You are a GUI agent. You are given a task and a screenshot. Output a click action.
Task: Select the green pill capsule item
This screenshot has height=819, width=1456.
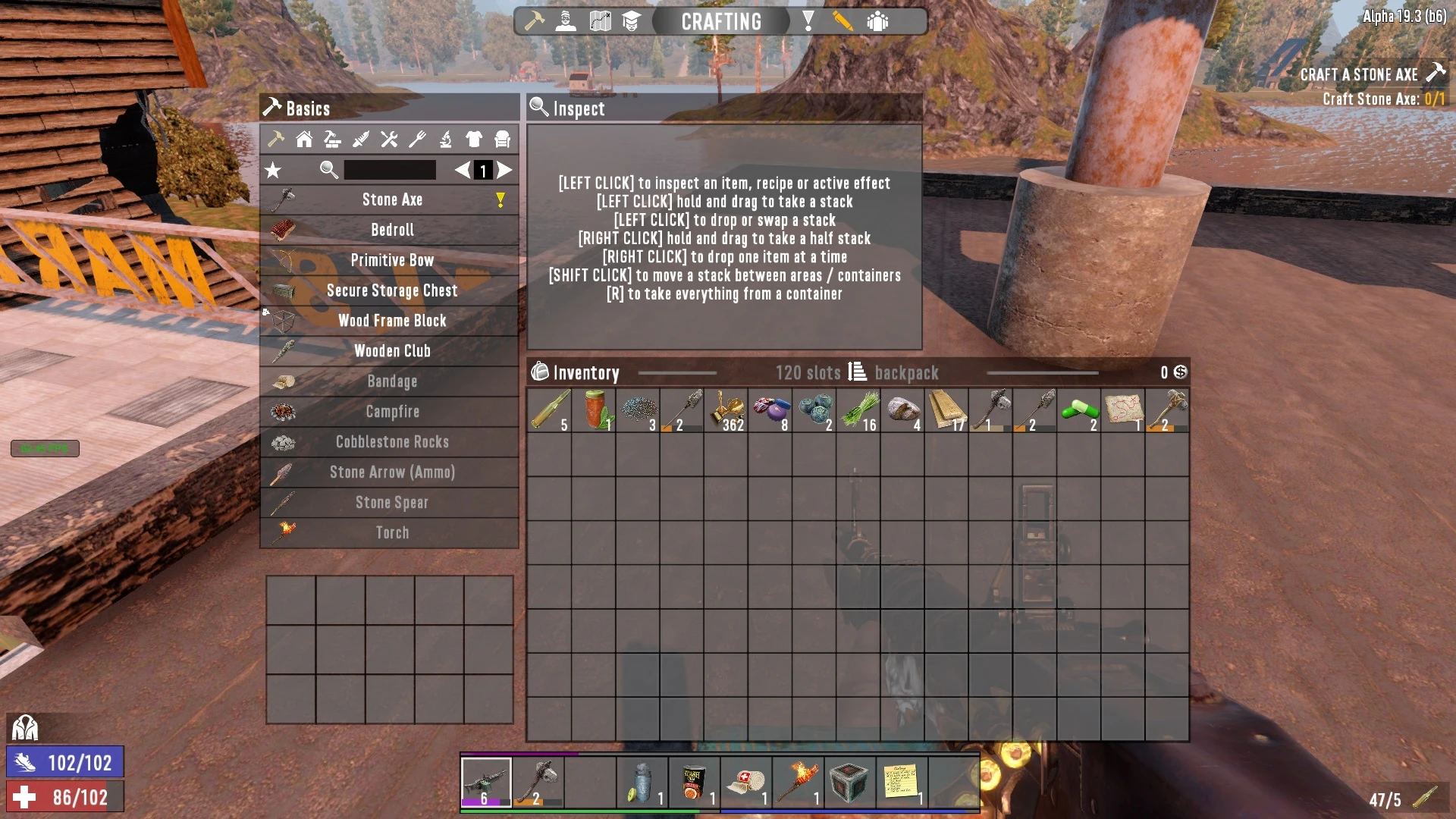pyautogui.click(x=1078, y=410)
